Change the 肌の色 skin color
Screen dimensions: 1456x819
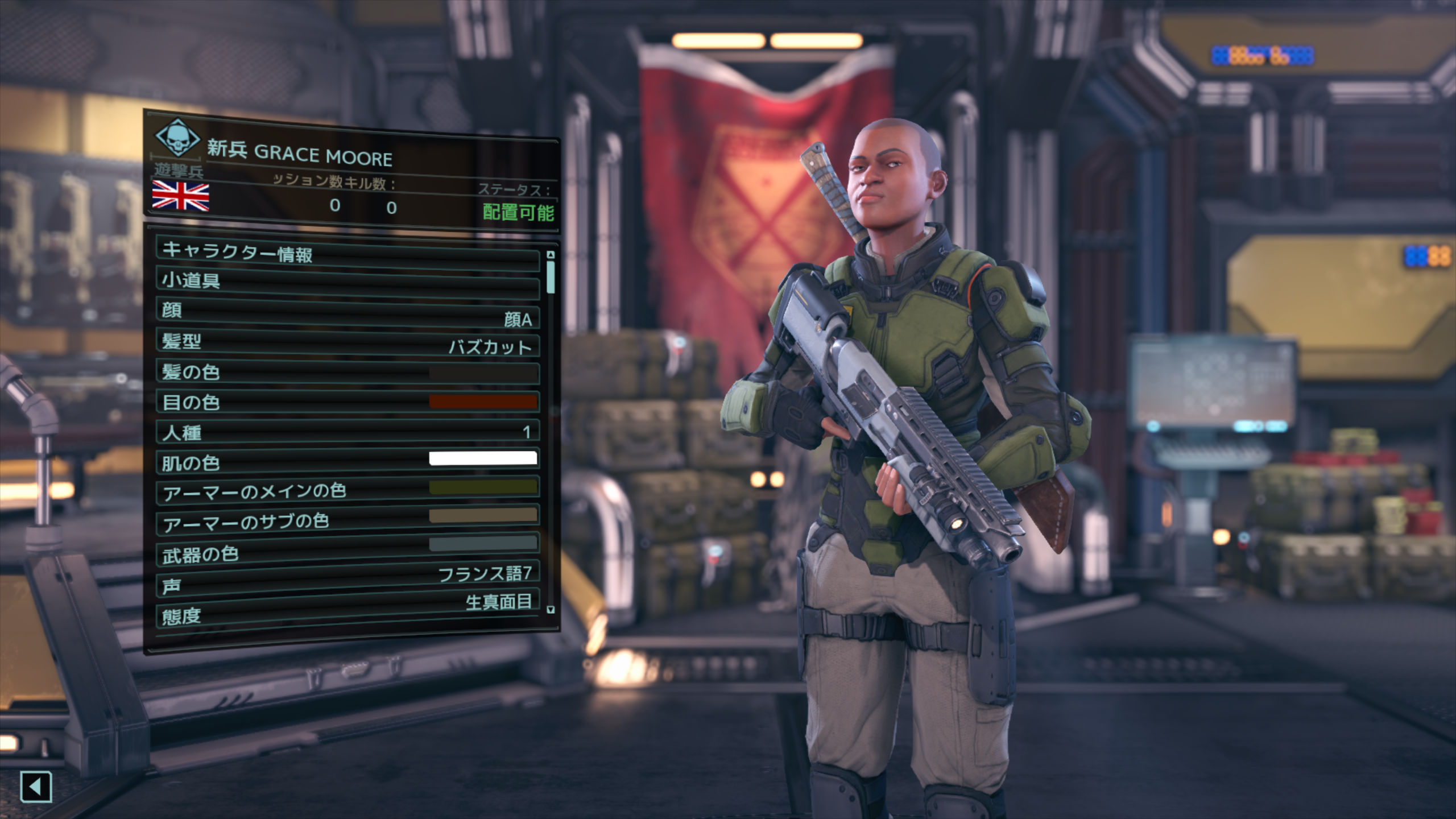(x=347, y=462)
